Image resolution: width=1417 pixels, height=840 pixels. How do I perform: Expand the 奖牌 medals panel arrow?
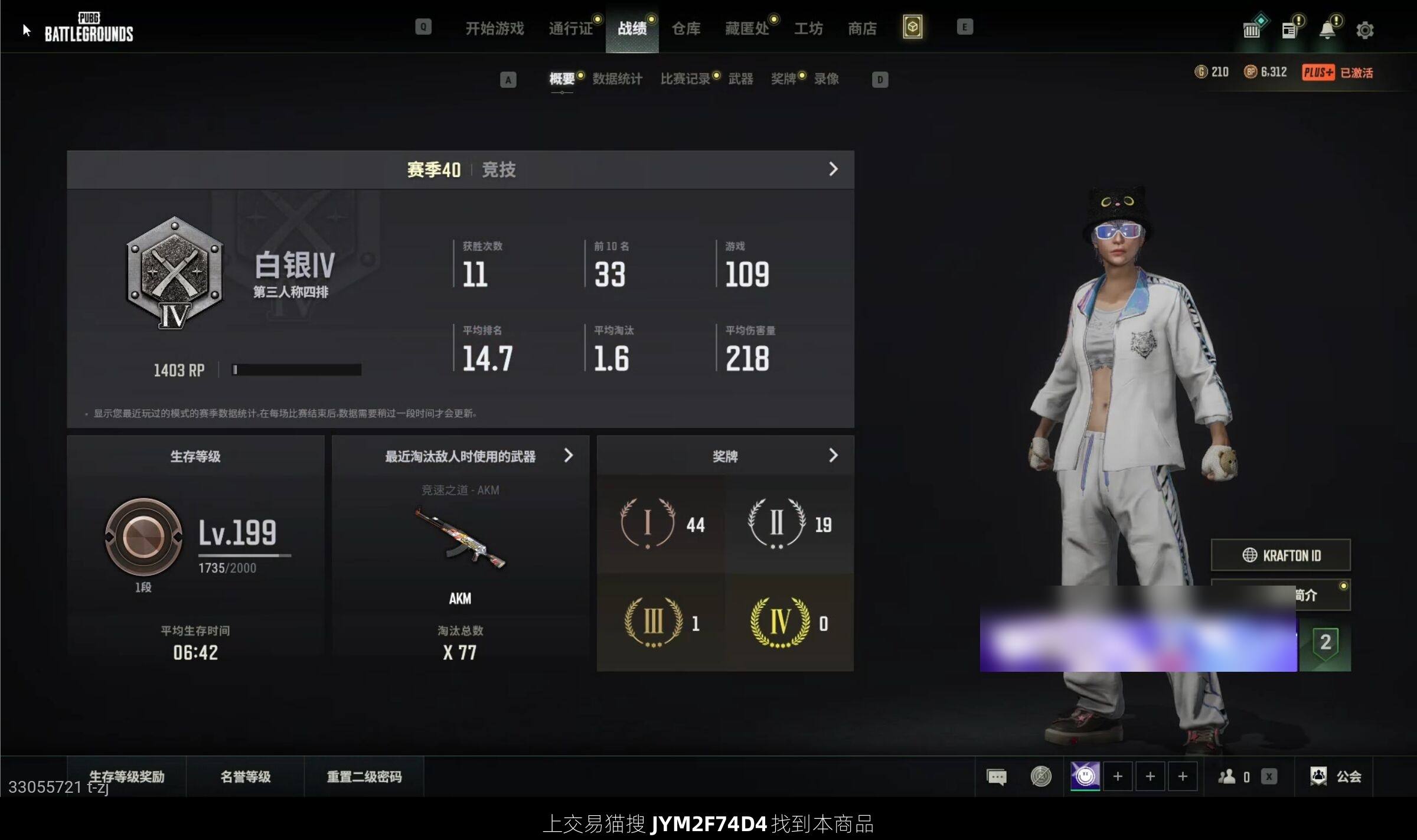pyautogui.click(x=833, y=455)
